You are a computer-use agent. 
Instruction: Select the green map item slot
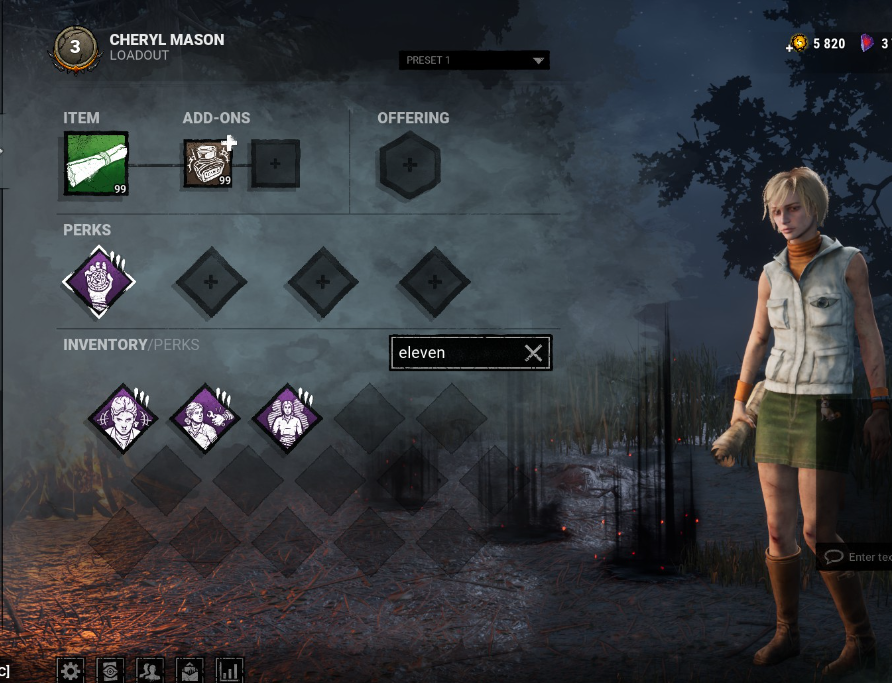(x=96, y=162)
